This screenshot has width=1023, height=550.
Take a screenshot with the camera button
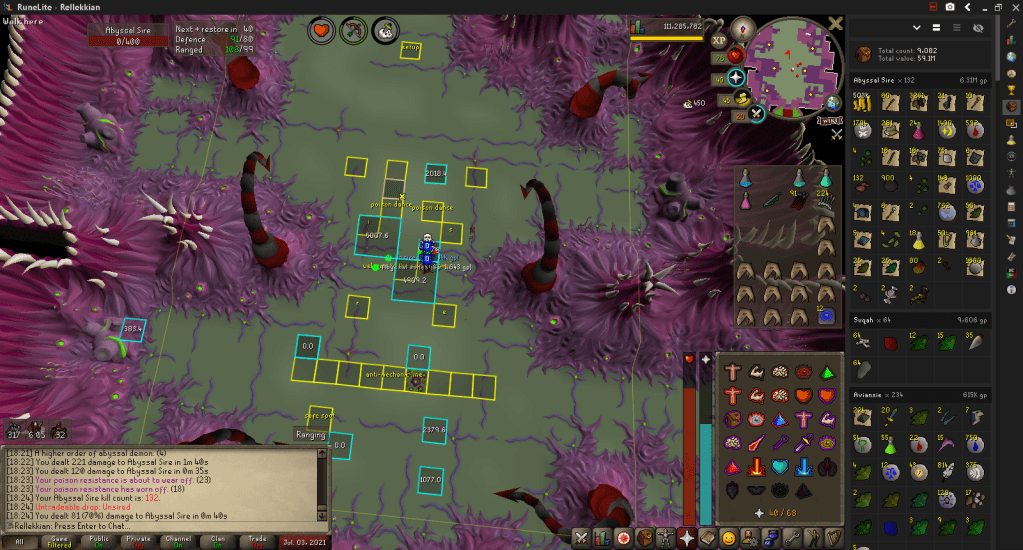[x=949, y=7]
